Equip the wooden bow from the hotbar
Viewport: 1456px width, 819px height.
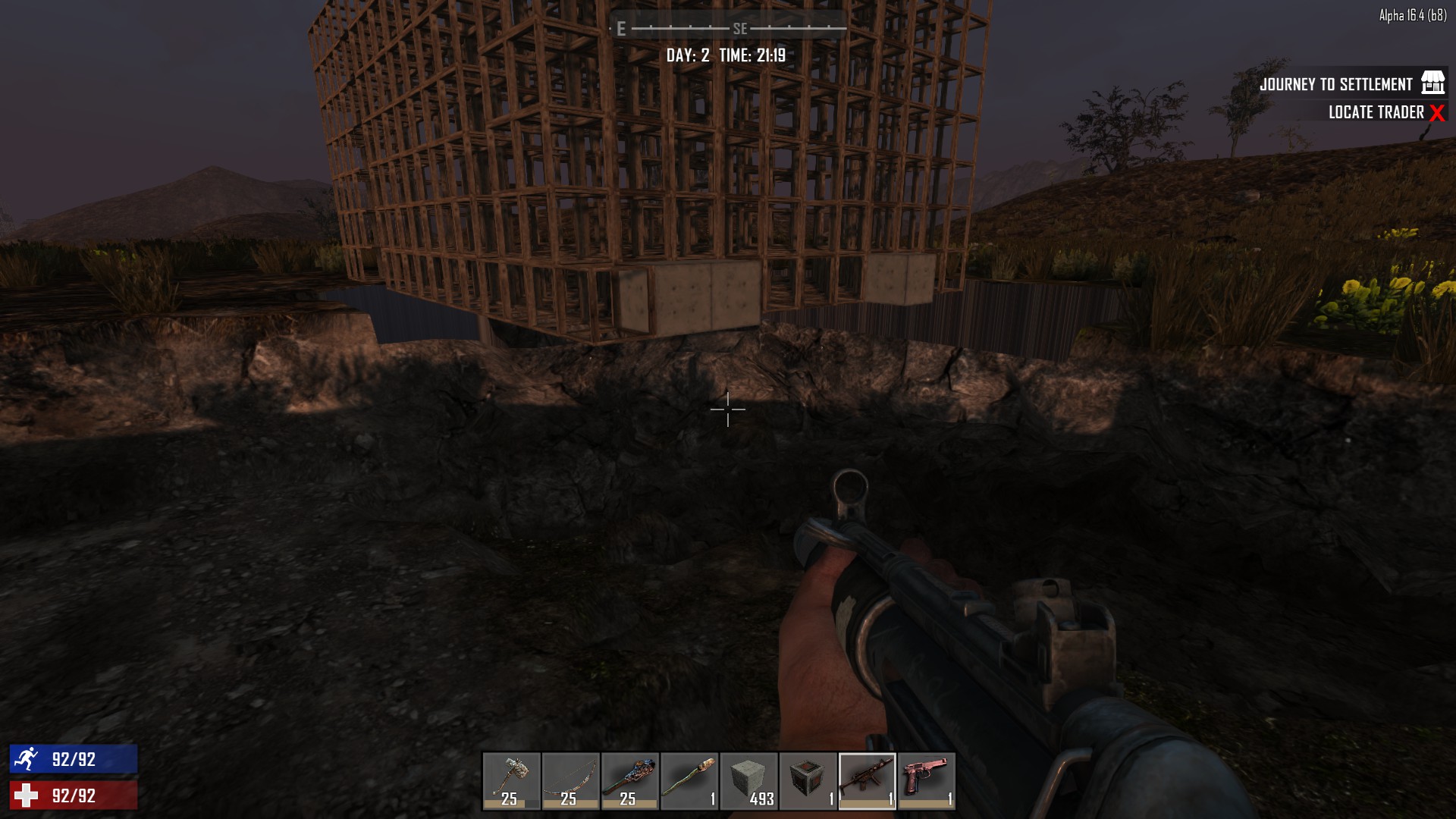coord(570,780)
